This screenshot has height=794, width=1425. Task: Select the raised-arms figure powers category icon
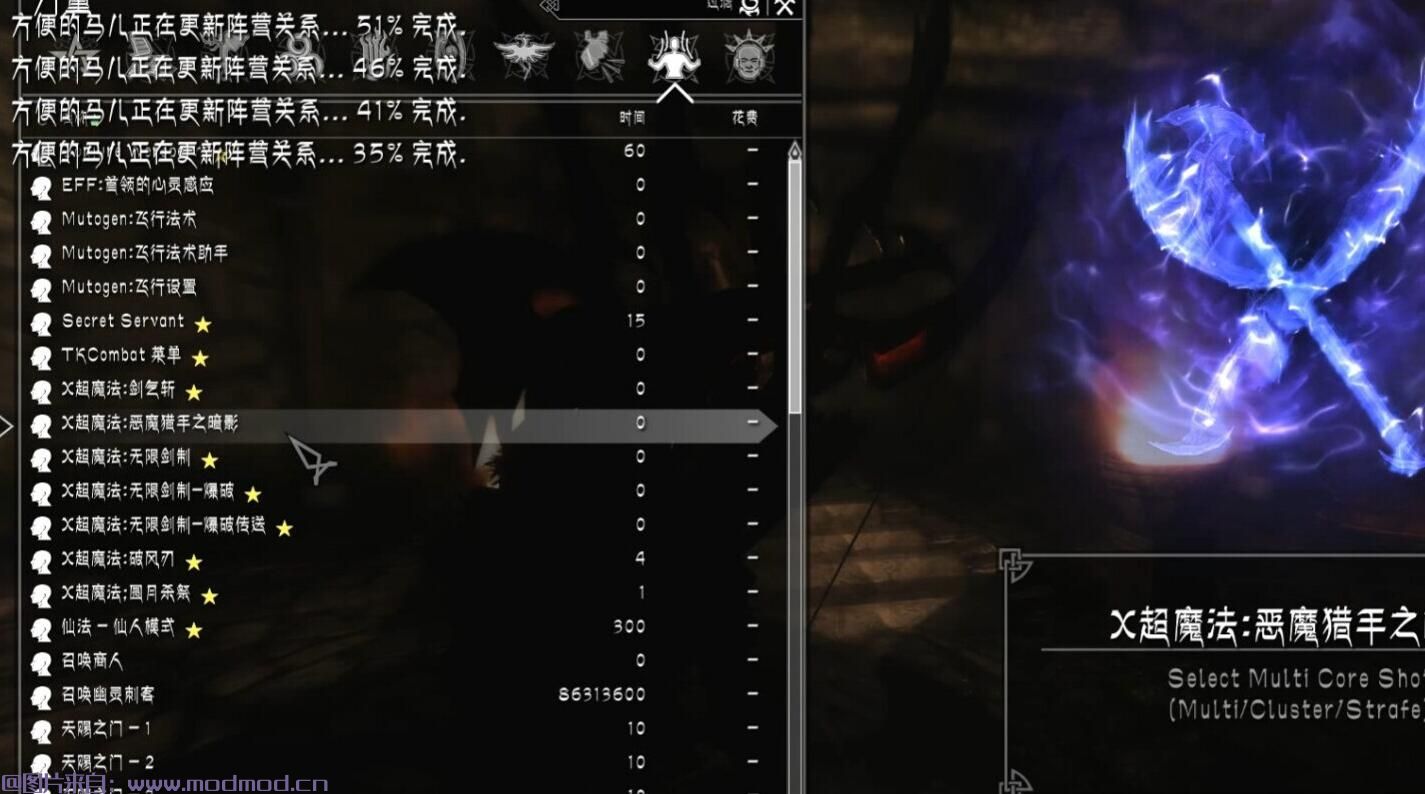[675, 55]
